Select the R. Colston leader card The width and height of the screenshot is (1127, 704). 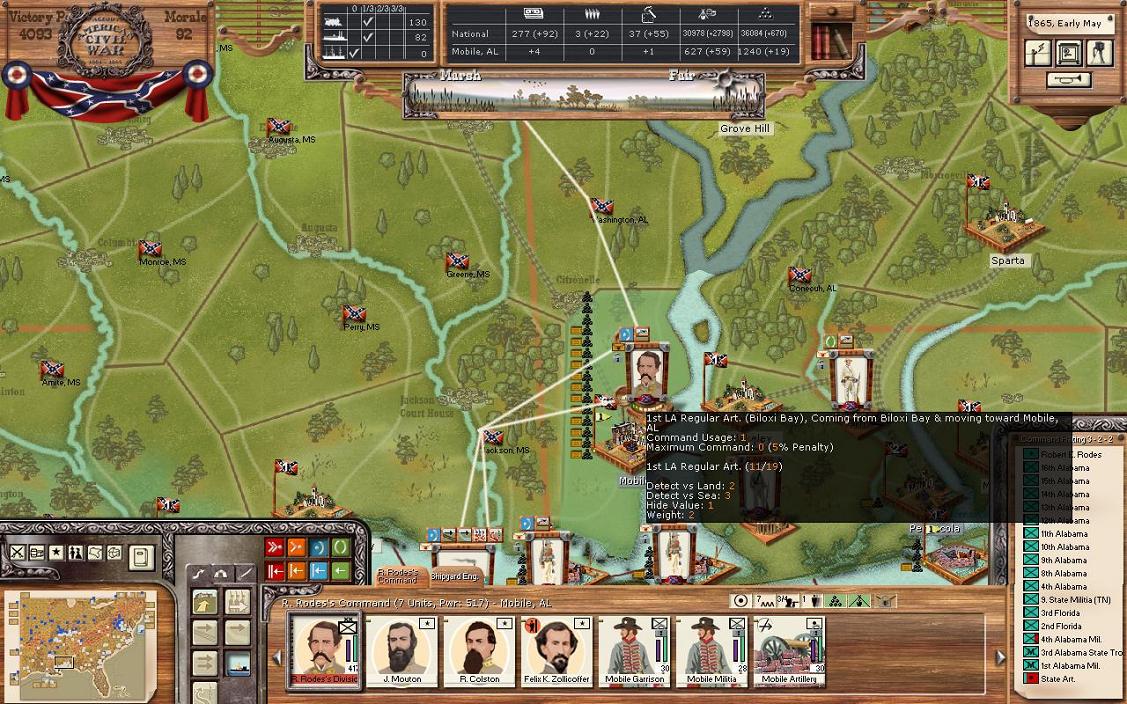click(479, 651)
